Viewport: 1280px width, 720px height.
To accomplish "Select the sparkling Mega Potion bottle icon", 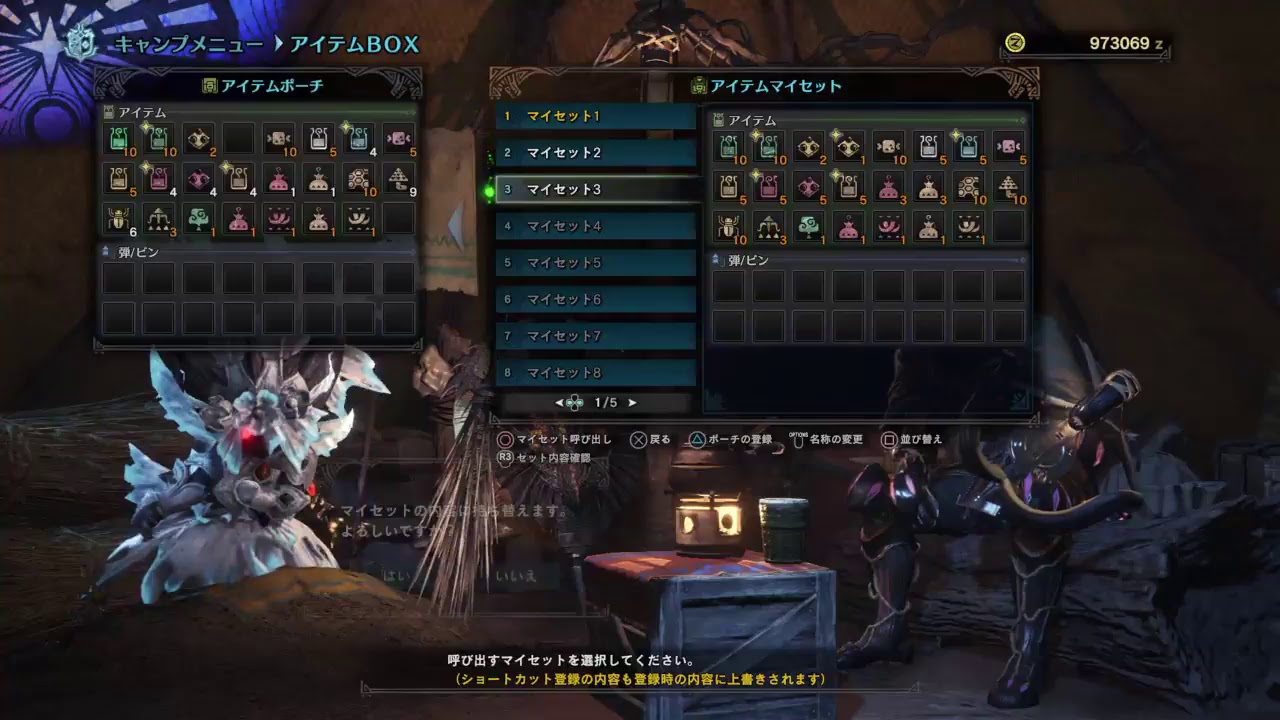I will [x=158, y=140].
